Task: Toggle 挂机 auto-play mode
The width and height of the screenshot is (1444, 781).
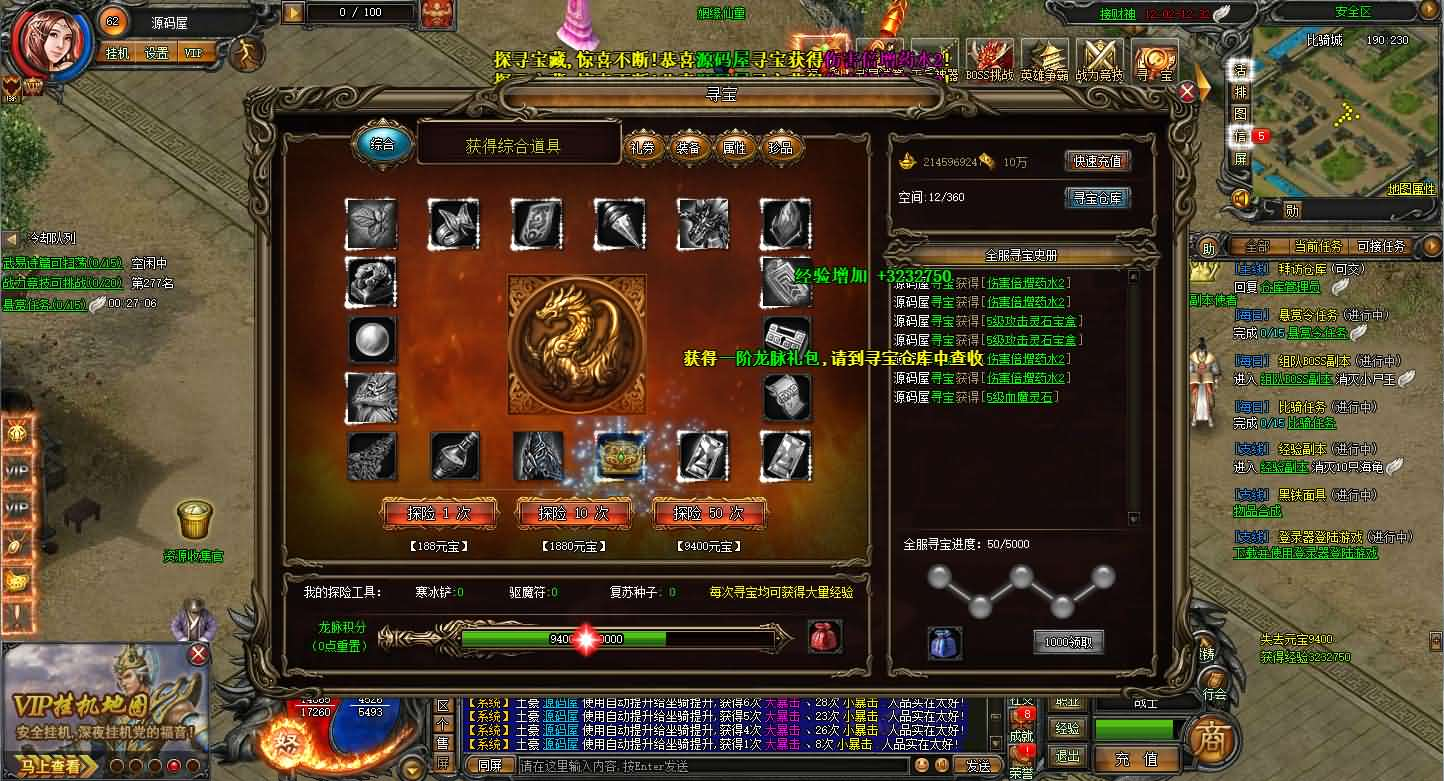Action: tap(117, 53)
